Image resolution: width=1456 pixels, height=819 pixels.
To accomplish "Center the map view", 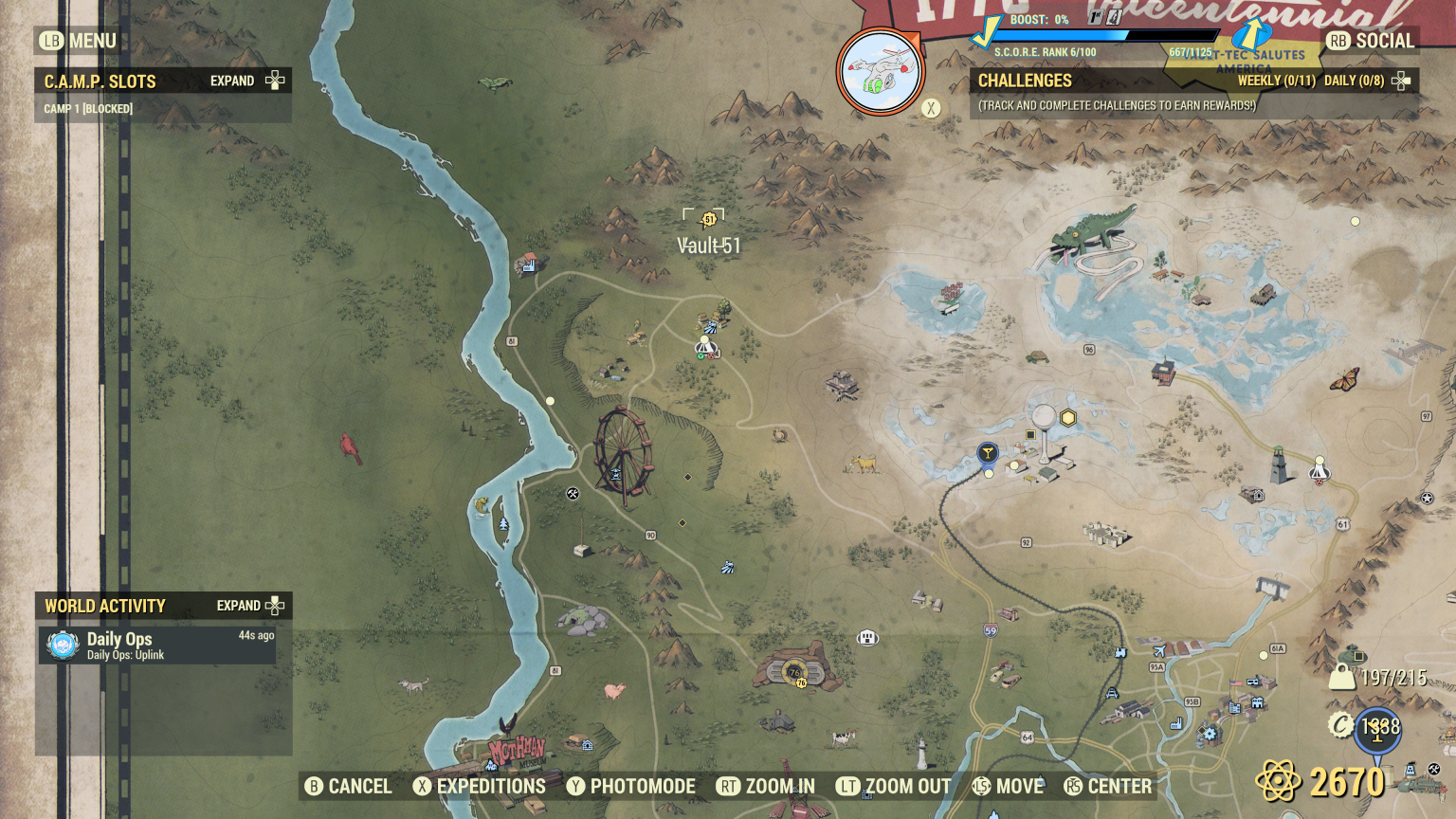I will click(x=1107, y=787).
